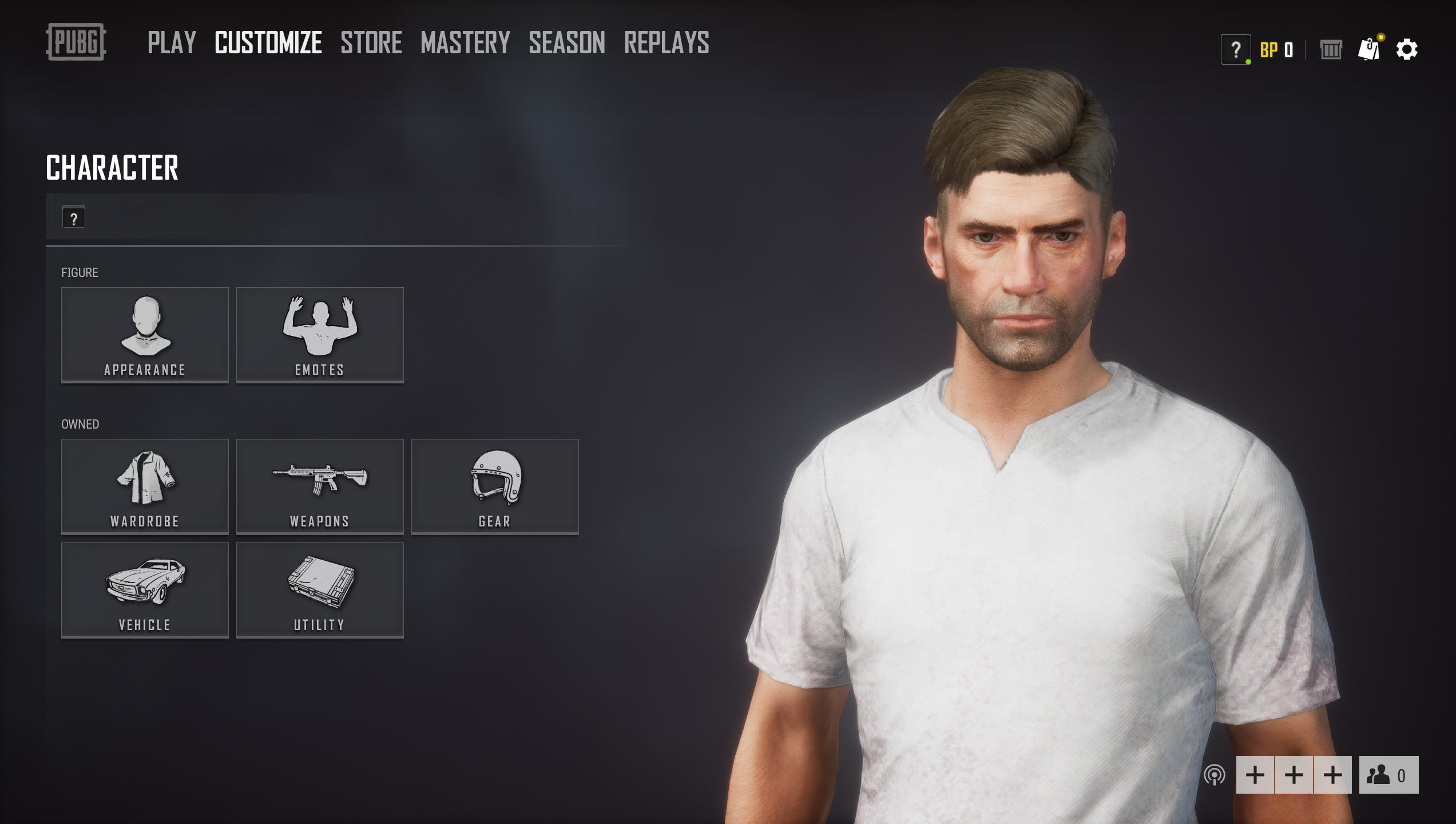Open the shop bag with notification dot
The image size is (1456, 824).
pos(1371,50)
